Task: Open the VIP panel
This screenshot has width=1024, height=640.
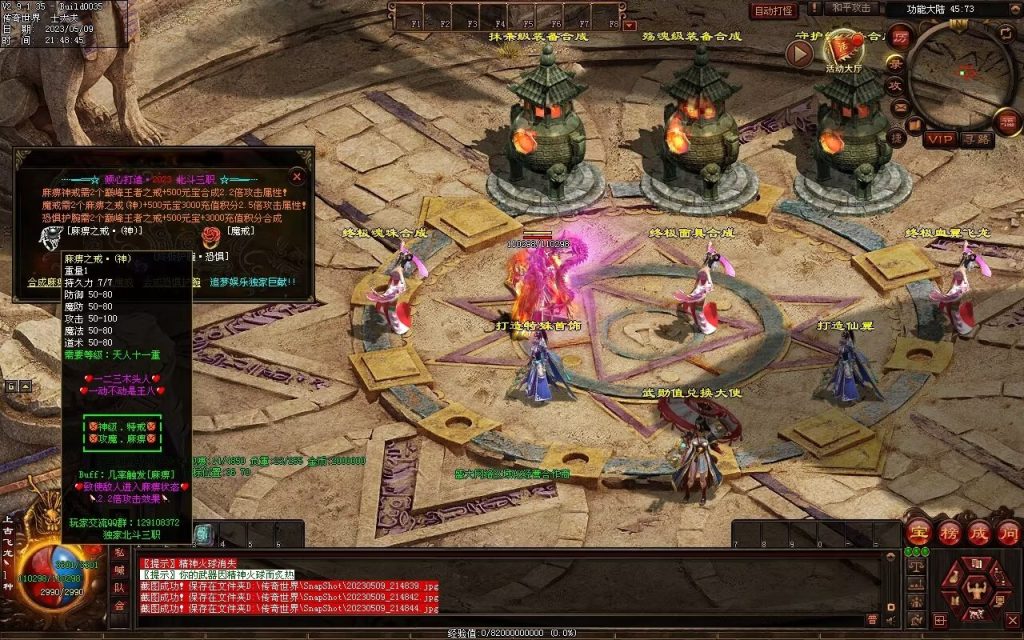Action: [939, 139]
